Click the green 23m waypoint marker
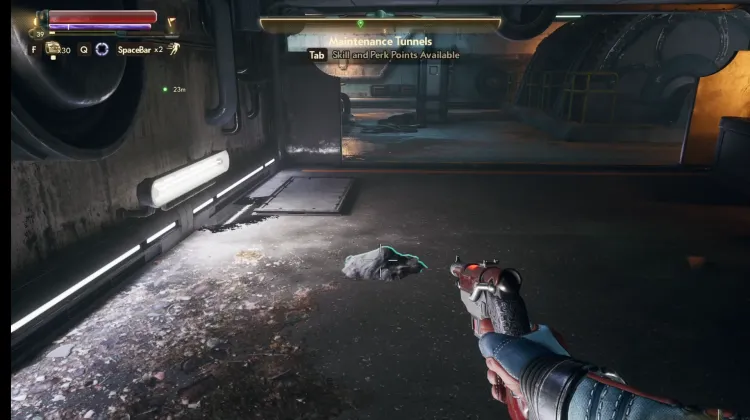Image resolution: width=750 pixels, height=420 pixels. point(165,89)
